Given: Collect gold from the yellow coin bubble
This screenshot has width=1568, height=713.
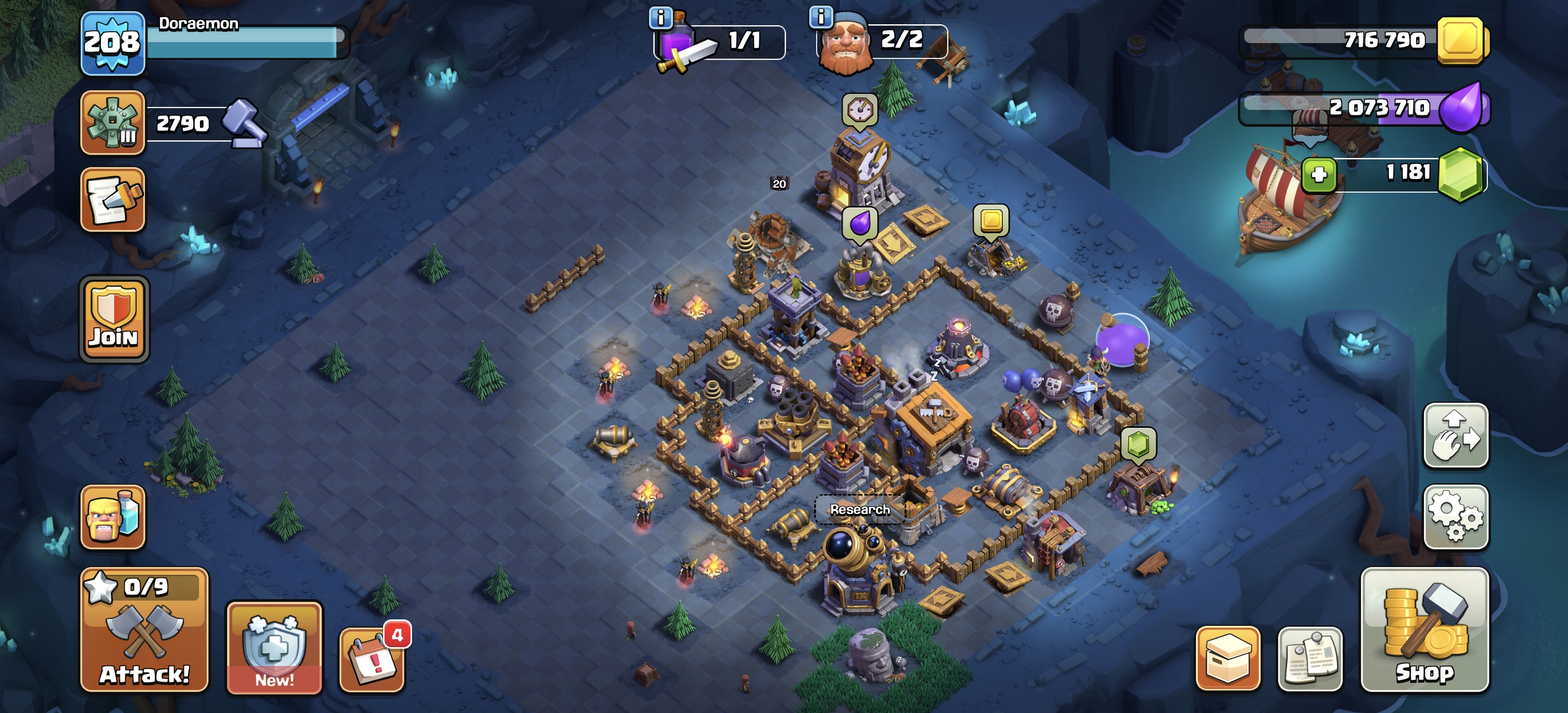Looking at the screenshot, I should pos(991,220).
